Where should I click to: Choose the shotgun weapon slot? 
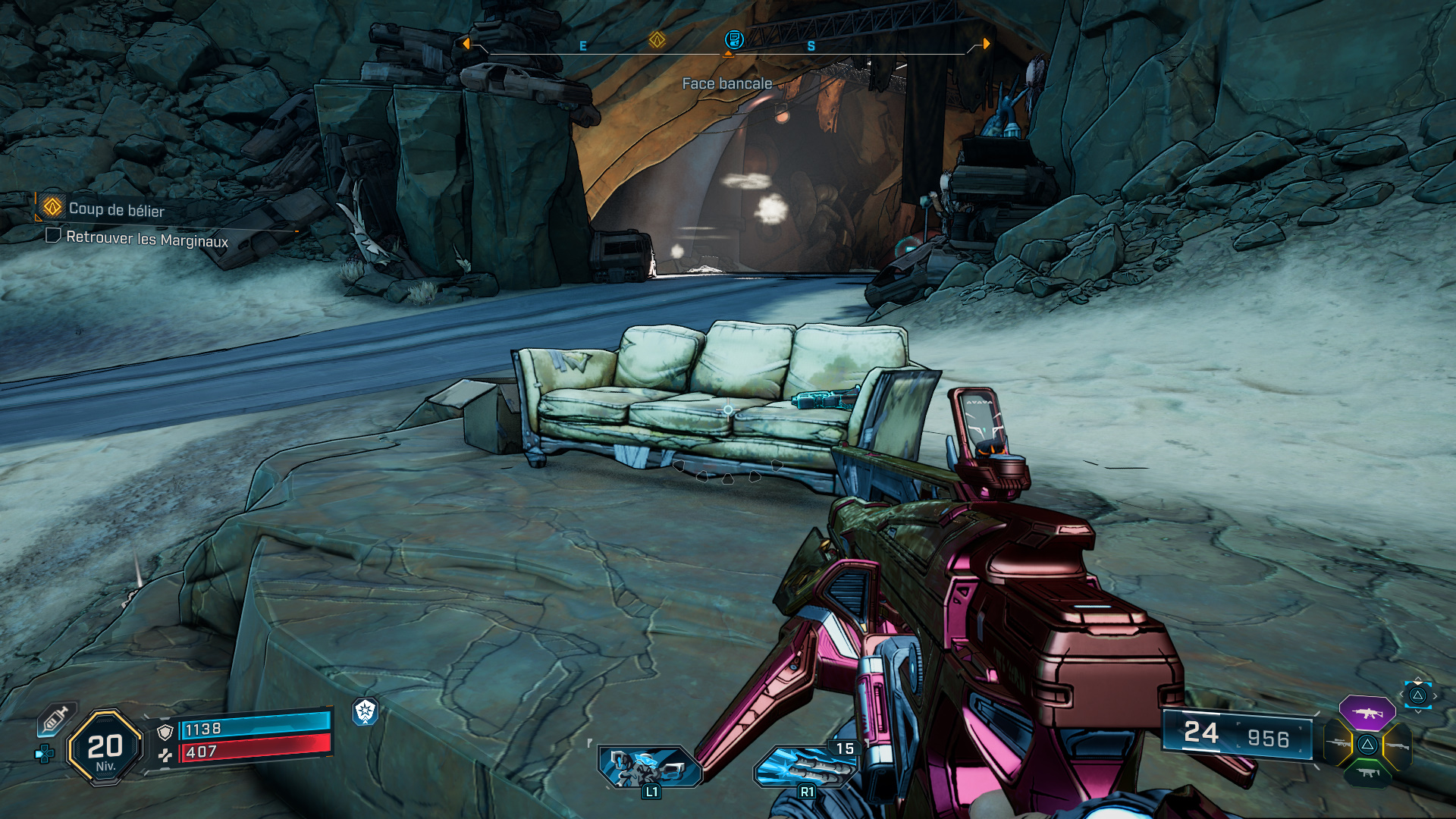(x=1397, y=745)
